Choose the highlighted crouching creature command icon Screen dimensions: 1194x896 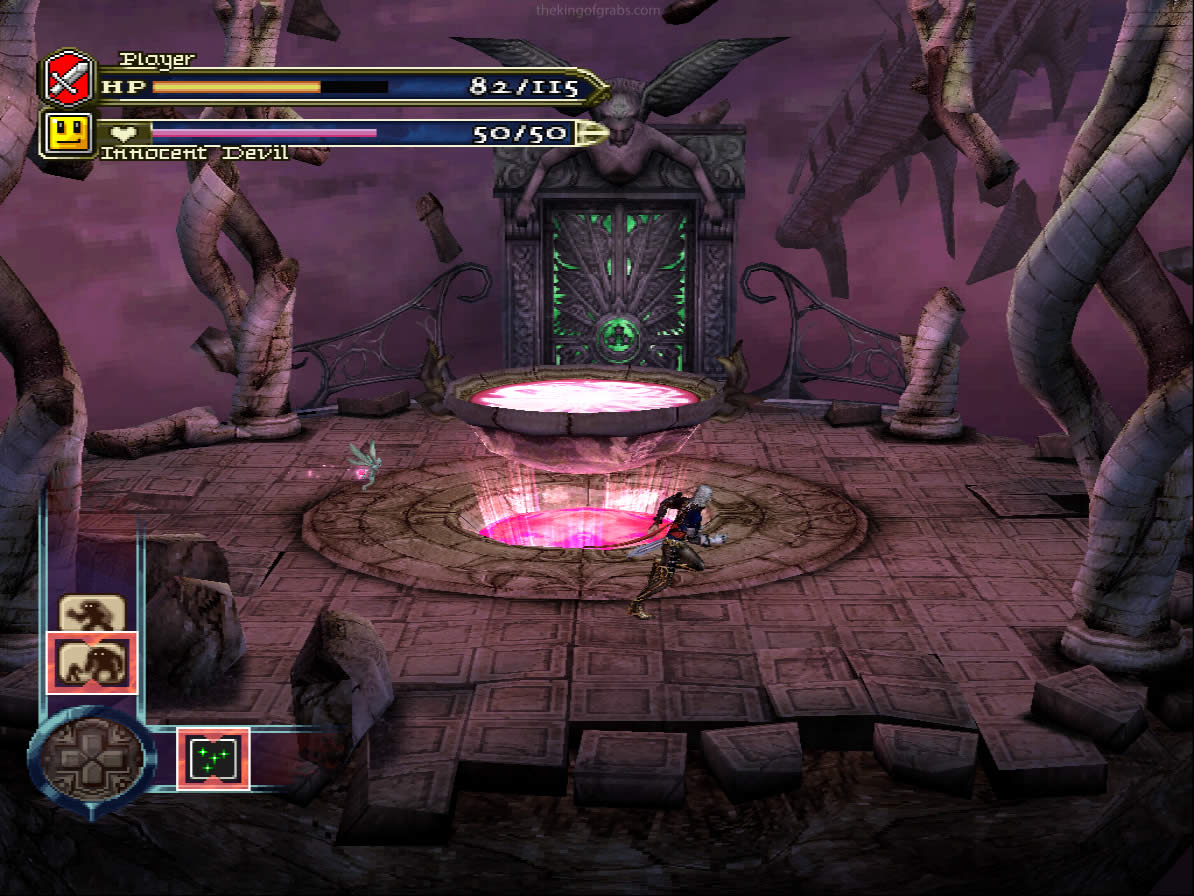tap(92, 662)
